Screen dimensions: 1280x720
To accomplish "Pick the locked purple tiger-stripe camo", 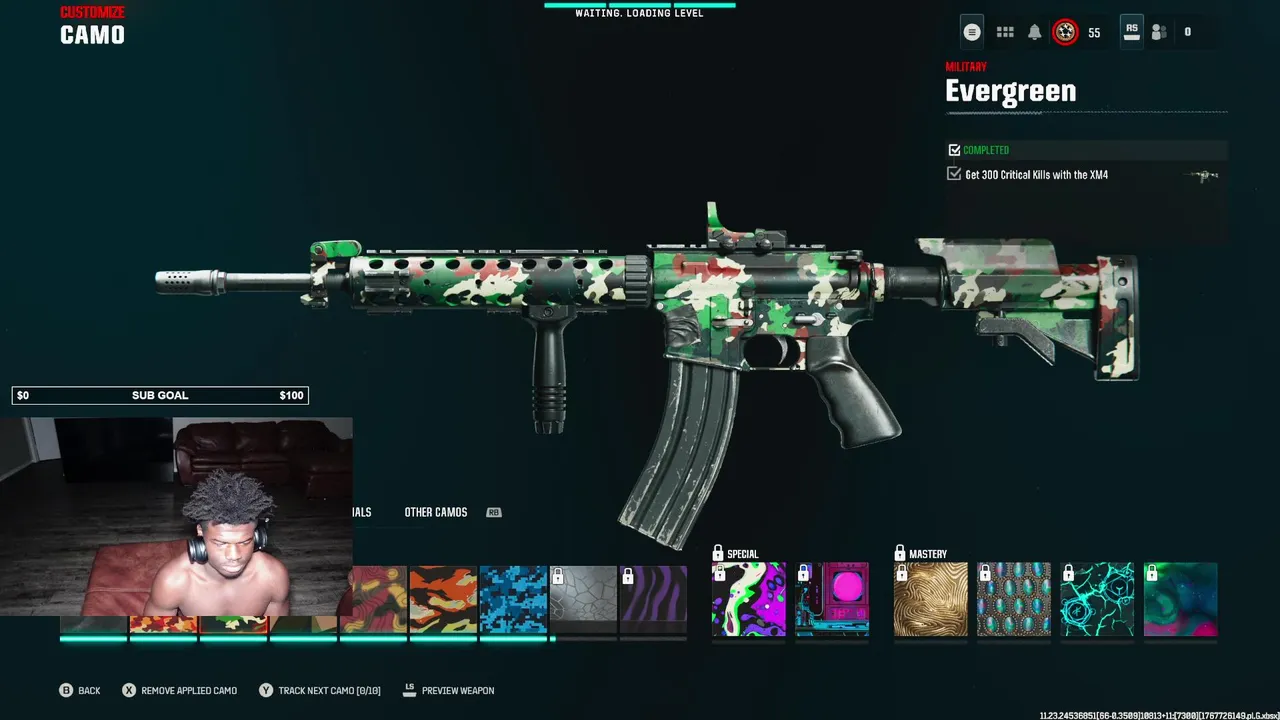I will [x=653, y=600].
